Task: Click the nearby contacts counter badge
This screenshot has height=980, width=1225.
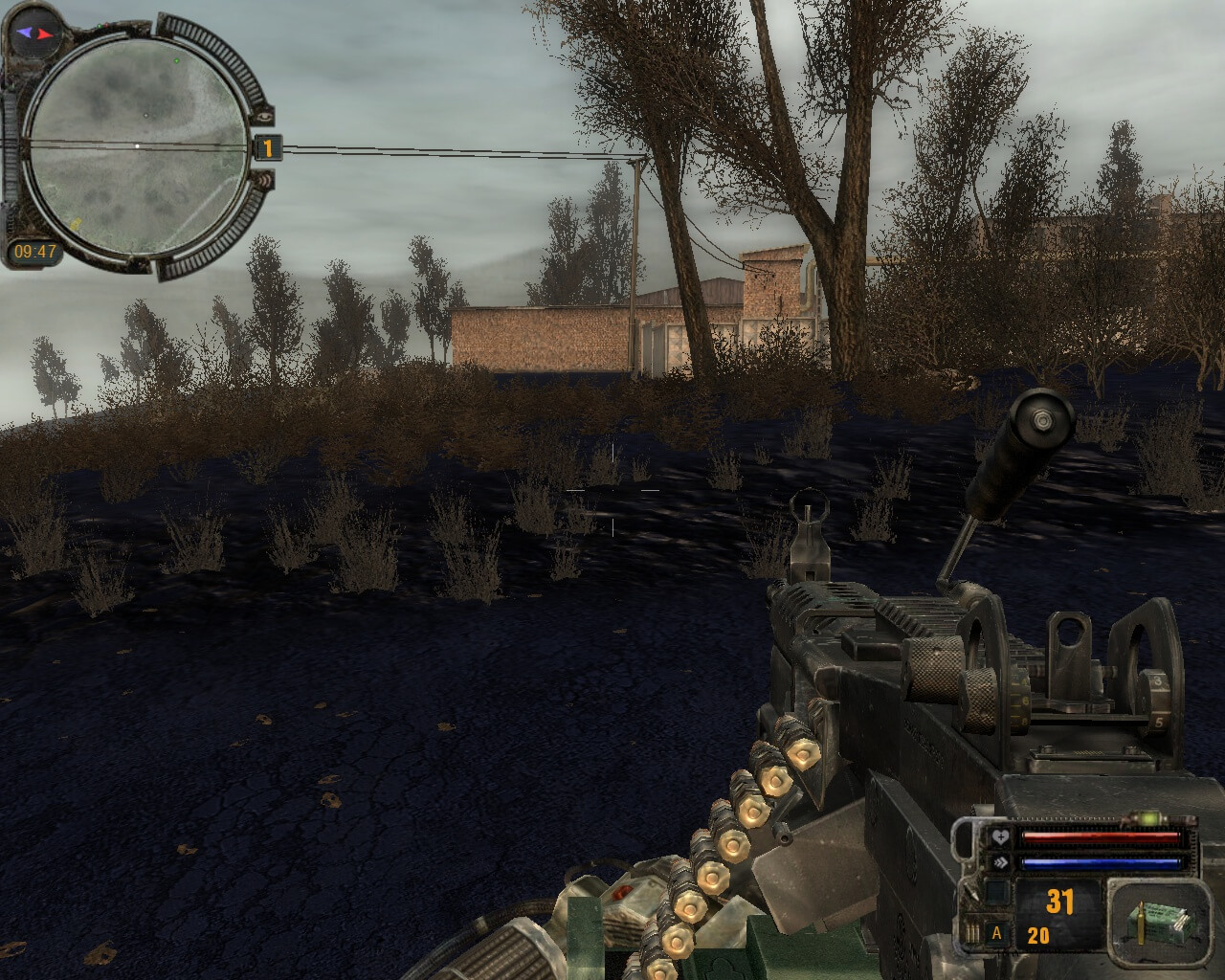Action: point(268,148)
